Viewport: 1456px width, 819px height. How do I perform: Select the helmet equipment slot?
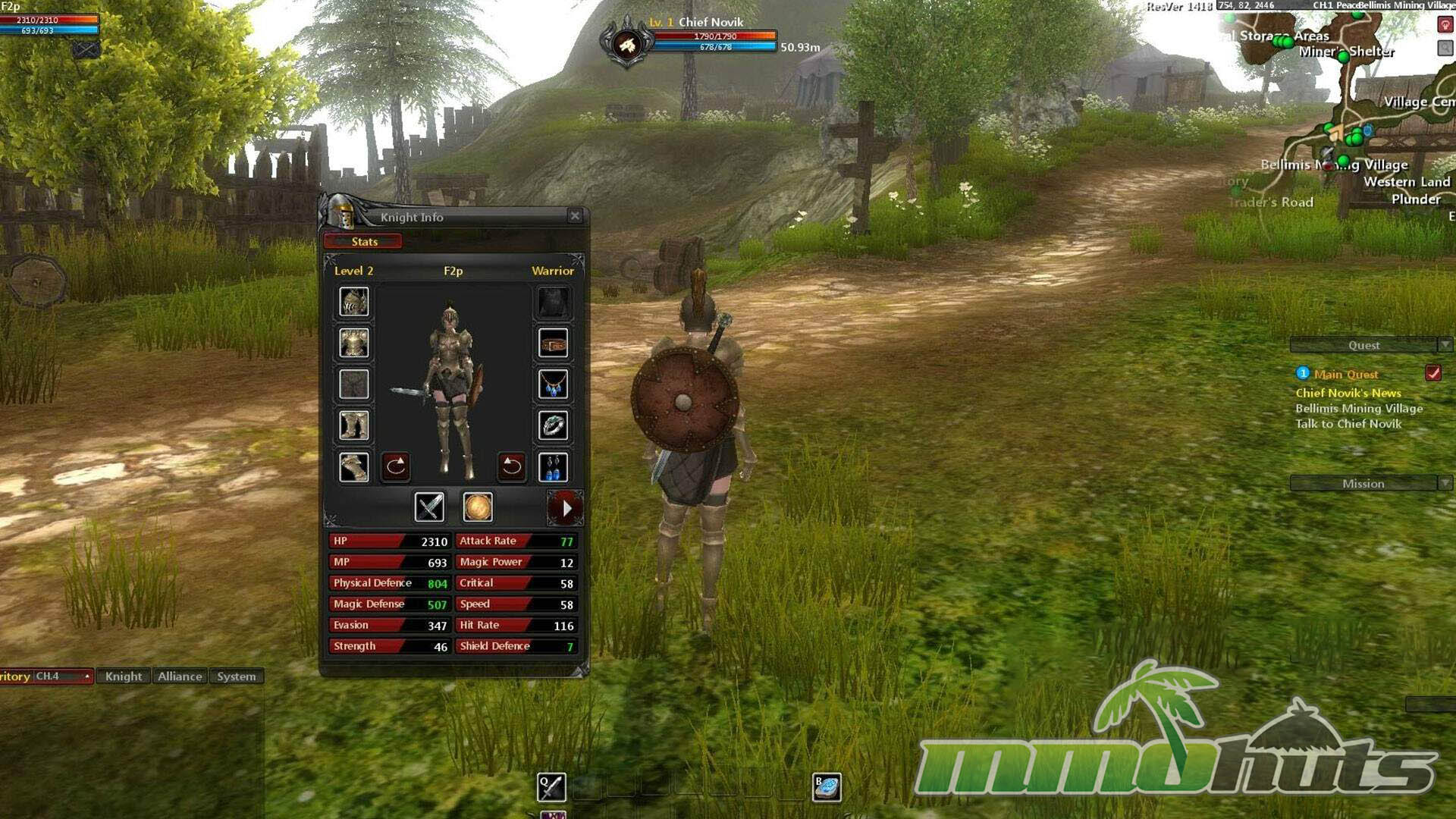[x=354, y=302]
